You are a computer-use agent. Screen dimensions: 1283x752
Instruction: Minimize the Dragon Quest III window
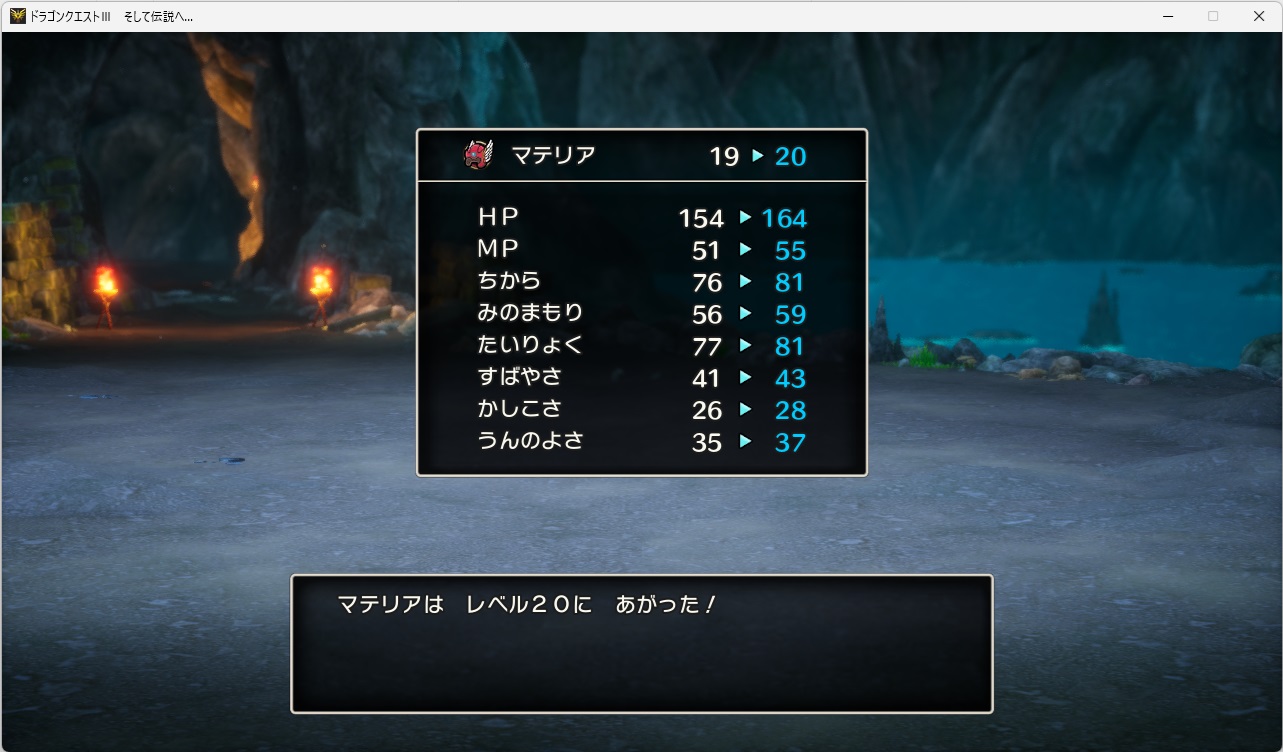[1166, 15]
